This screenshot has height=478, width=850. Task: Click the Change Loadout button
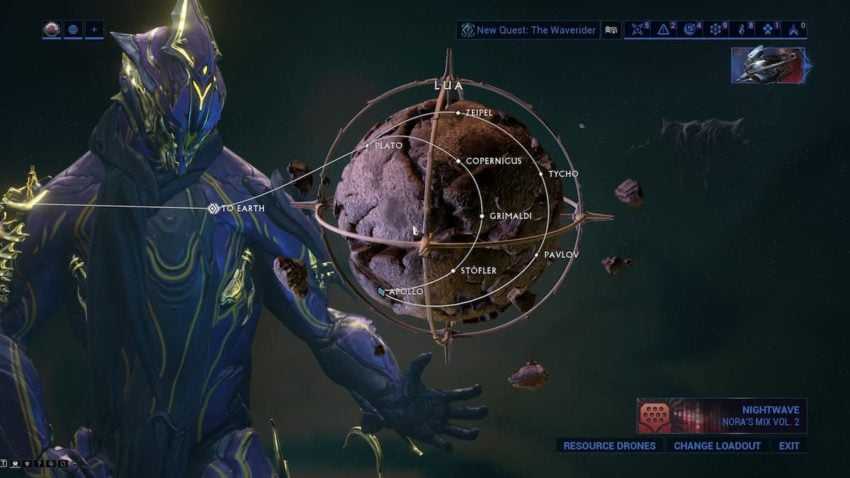(717, 446)
